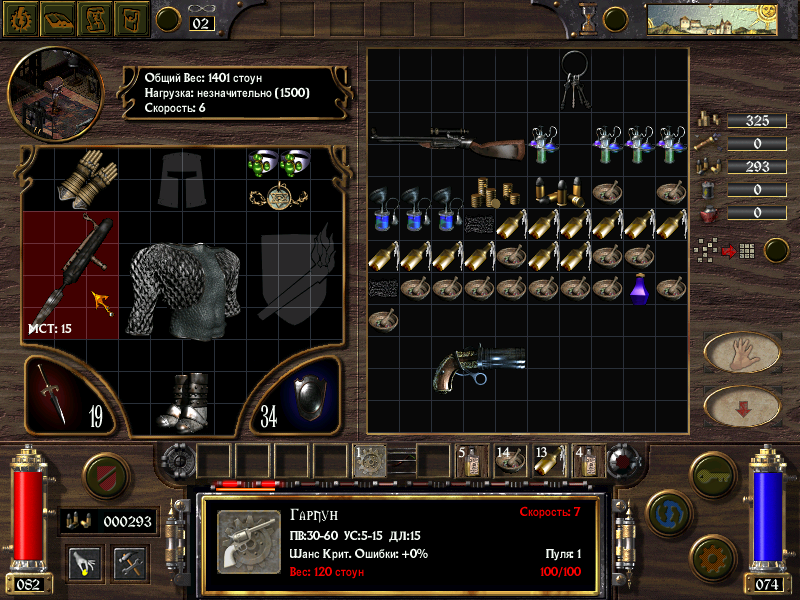800x600 pixels.
Task: Select hotbar slot with count 14
Action: click(x=508, y=460)
